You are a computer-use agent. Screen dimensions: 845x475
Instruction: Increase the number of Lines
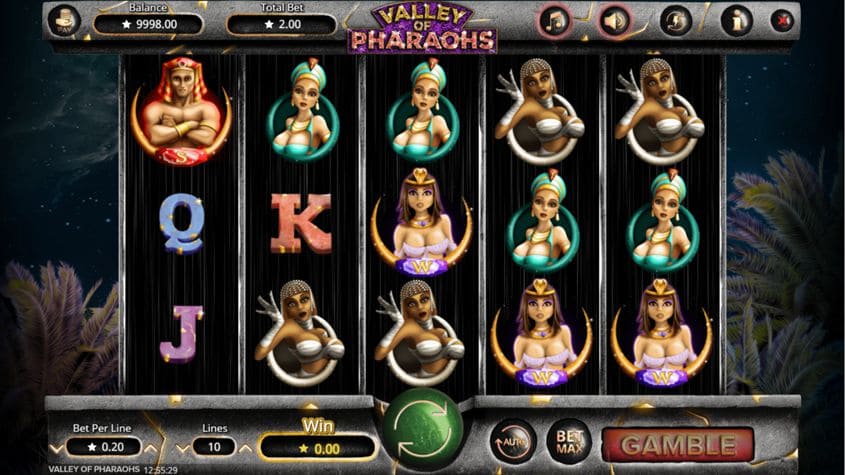[246, 448]
